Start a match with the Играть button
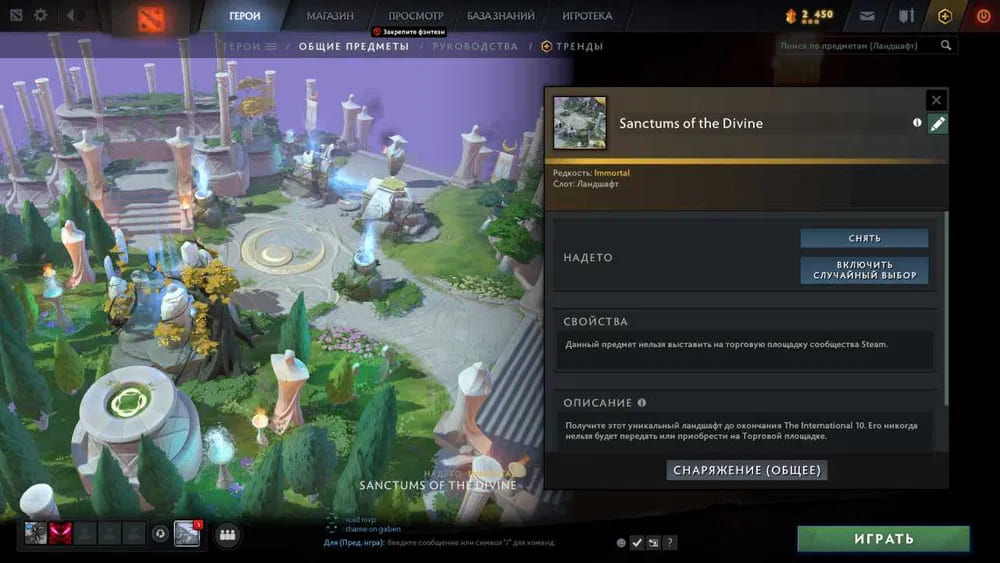1000x563 pixels. point(883,539)
